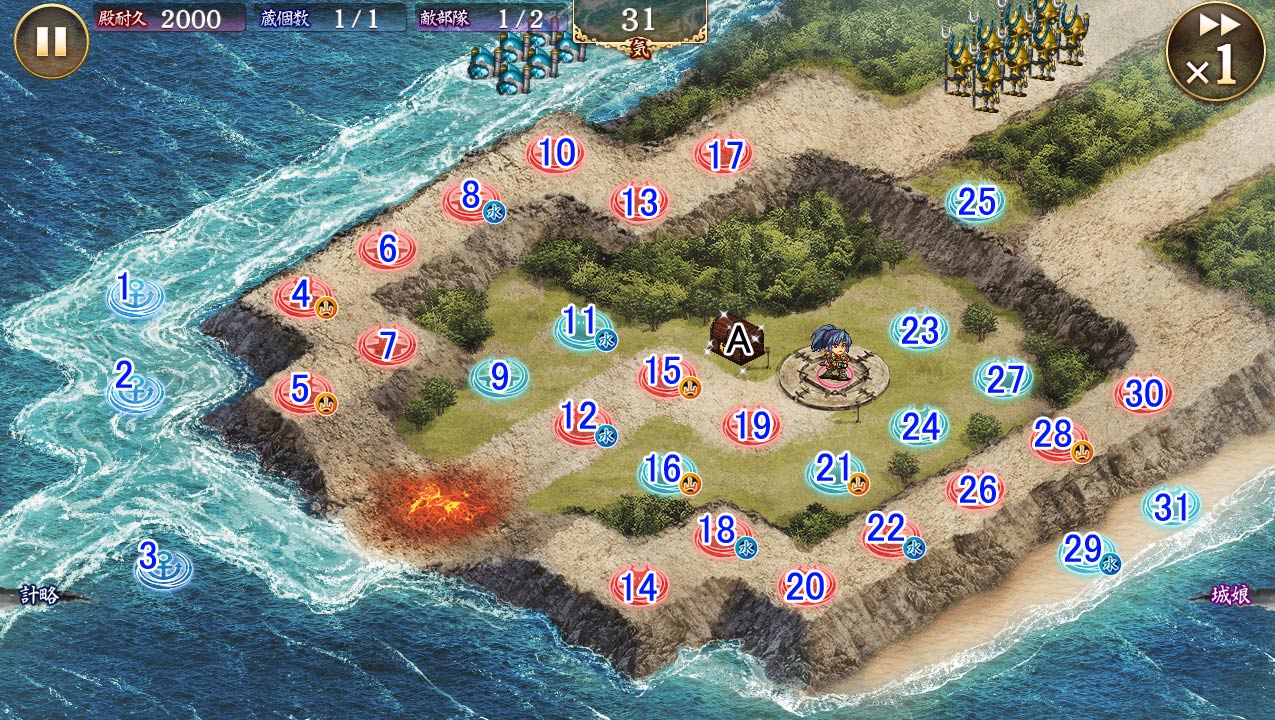Pick deployment slot 13
Viewport: 1275px width, 720px height.
pyautogui.click(x=639, y=204)
